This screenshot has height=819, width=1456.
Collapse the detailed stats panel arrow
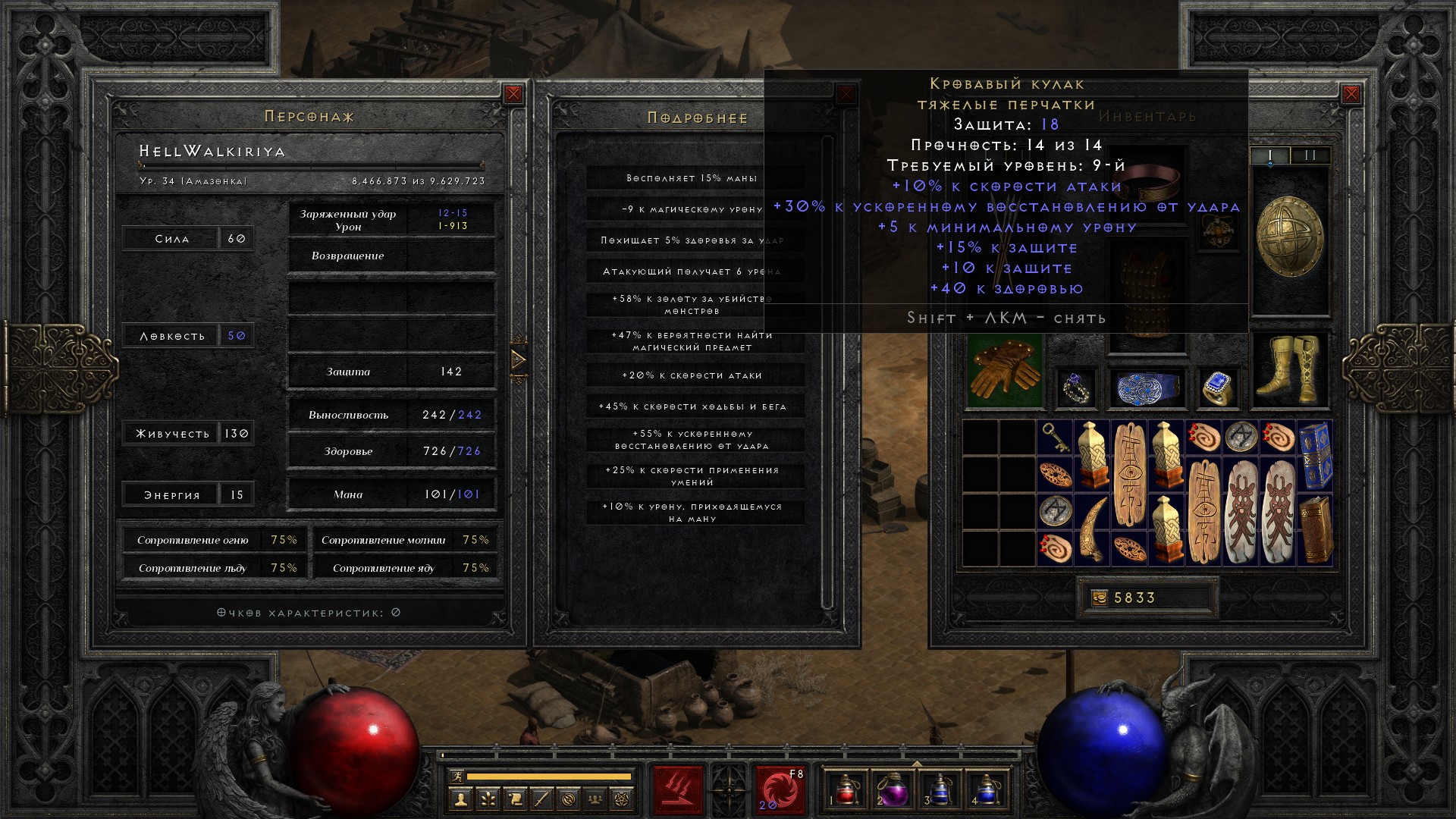tap(519, 359)
